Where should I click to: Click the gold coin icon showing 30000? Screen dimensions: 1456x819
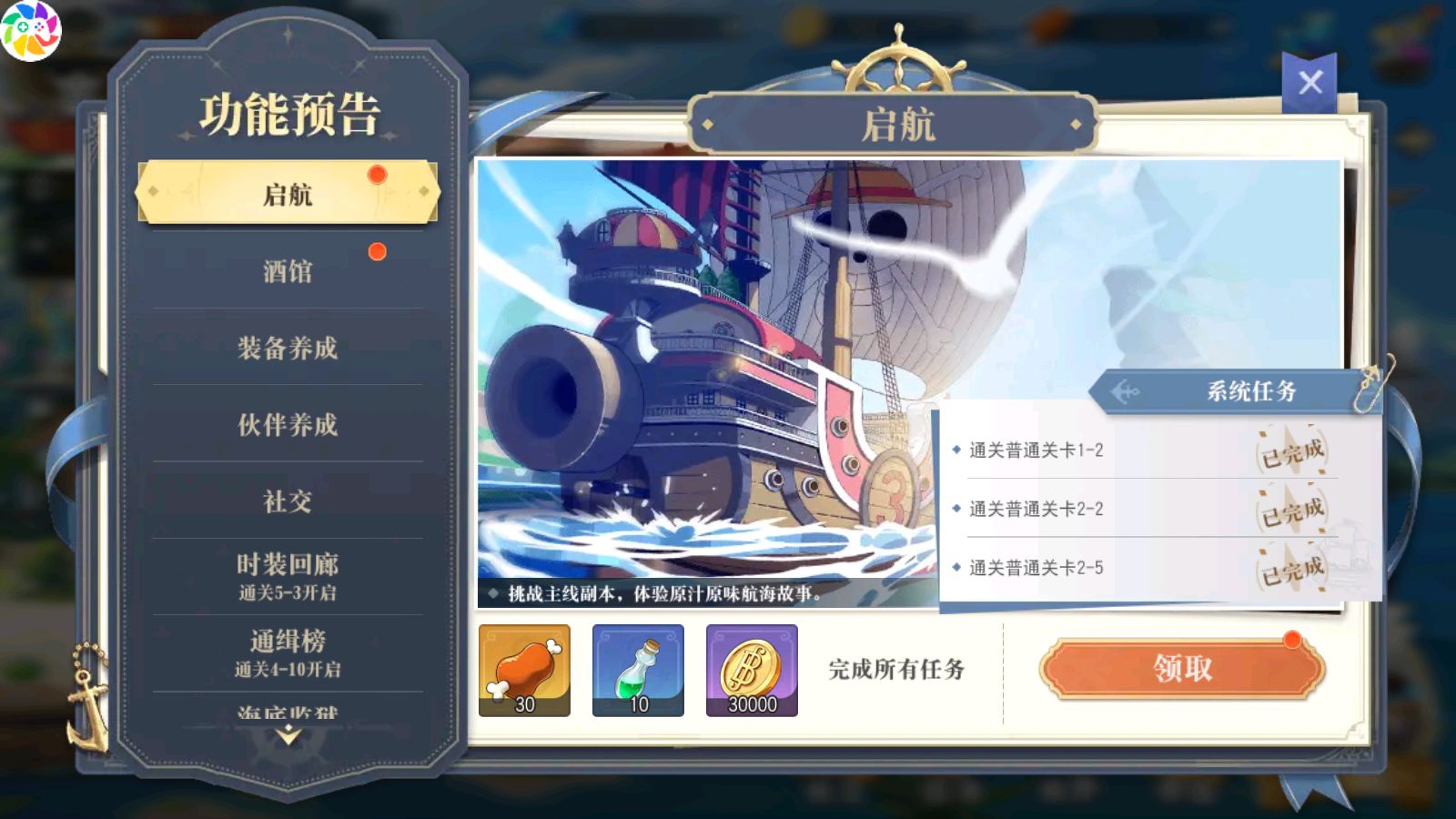[x=751, y=671]
